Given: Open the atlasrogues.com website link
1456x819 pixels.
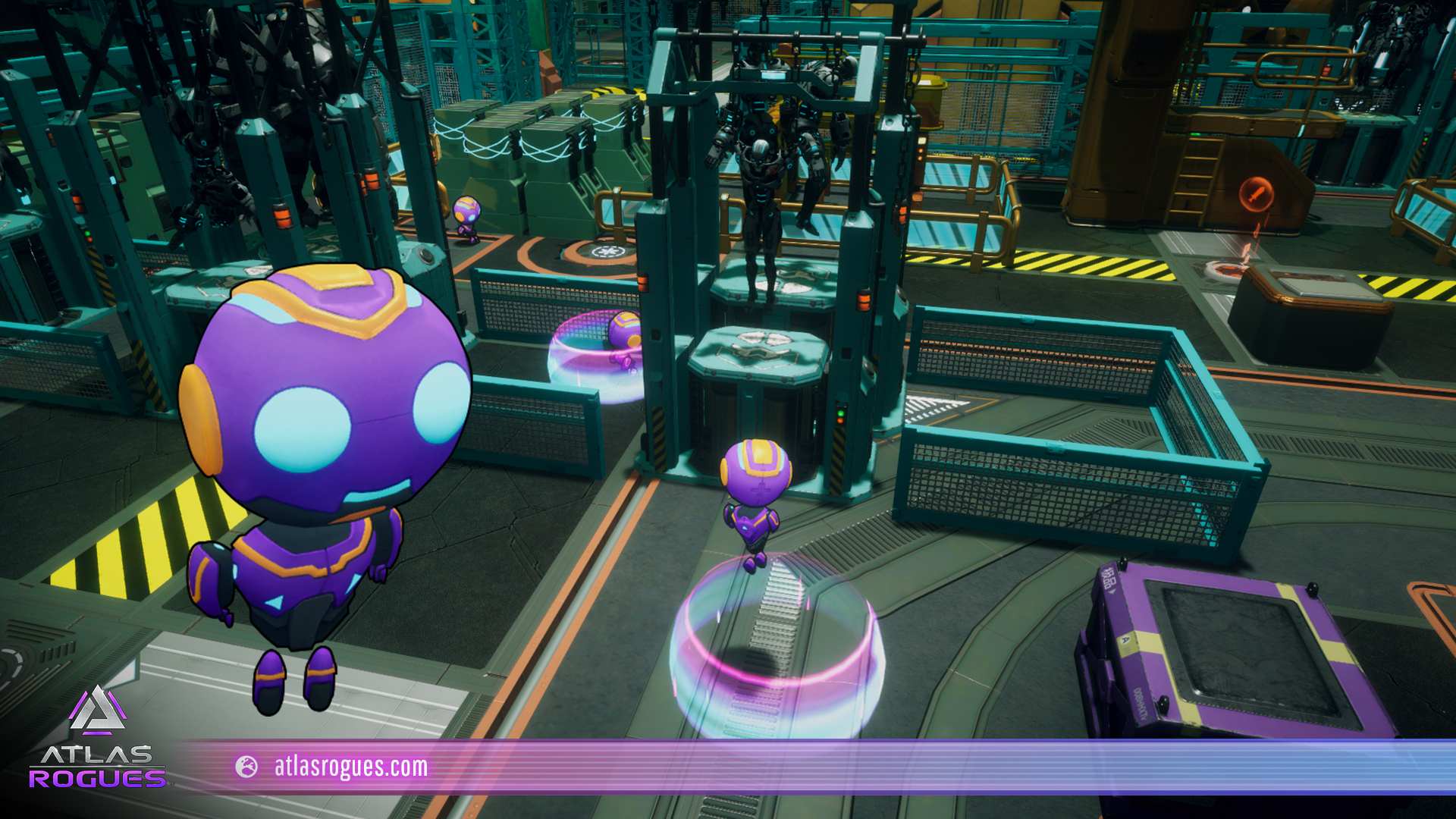Looking at the screenshot, I should pyautogui.click(x=350, y=767).
